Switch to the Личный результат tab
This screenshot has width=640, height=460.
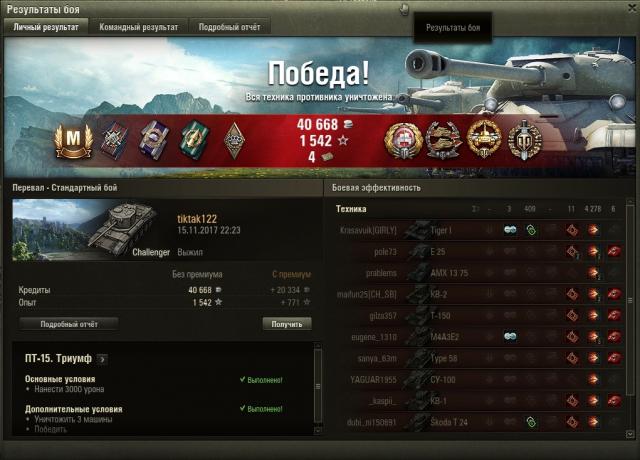pyautogui.click(x=45, y=27)
